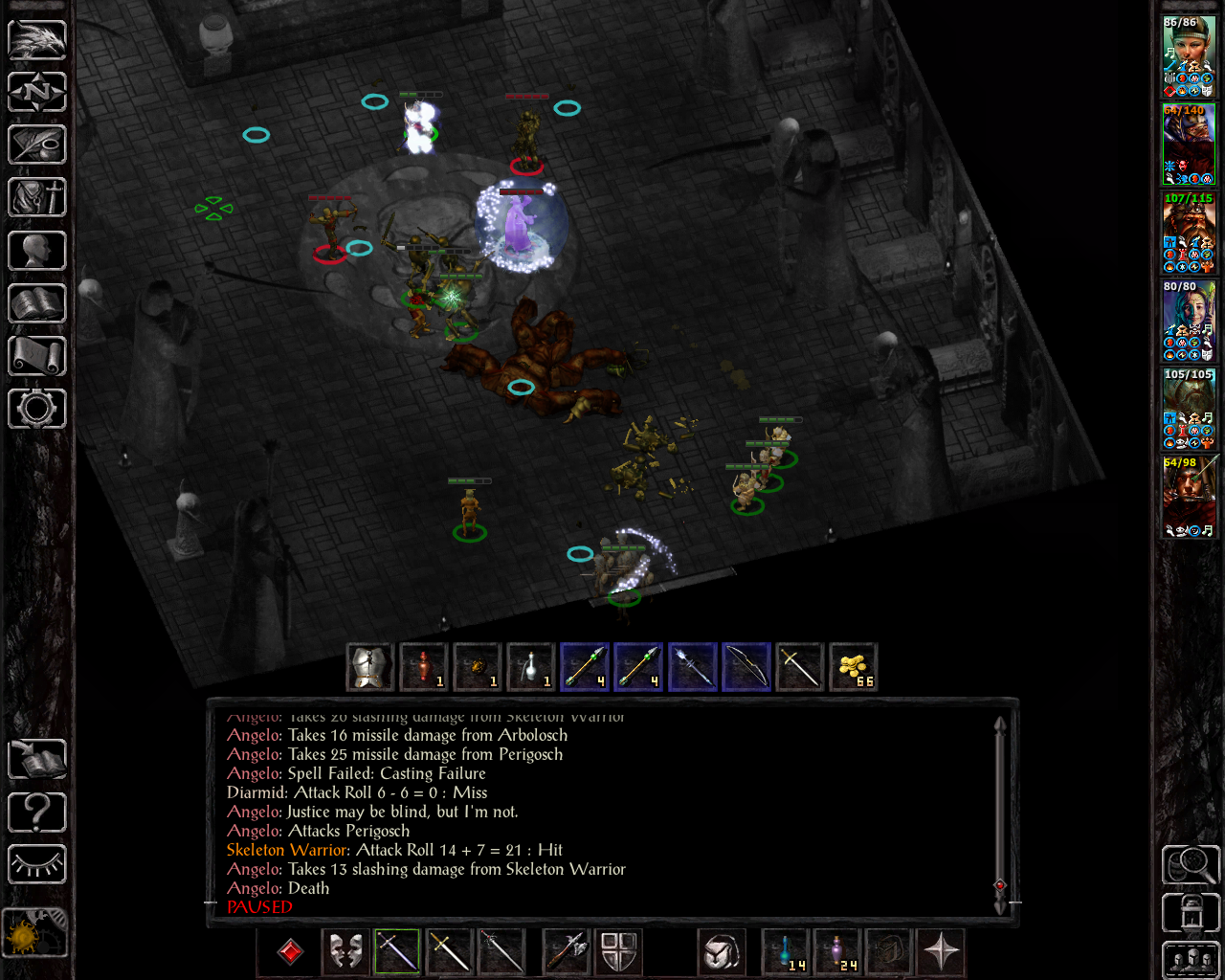Open the priest scroll button

37,356
